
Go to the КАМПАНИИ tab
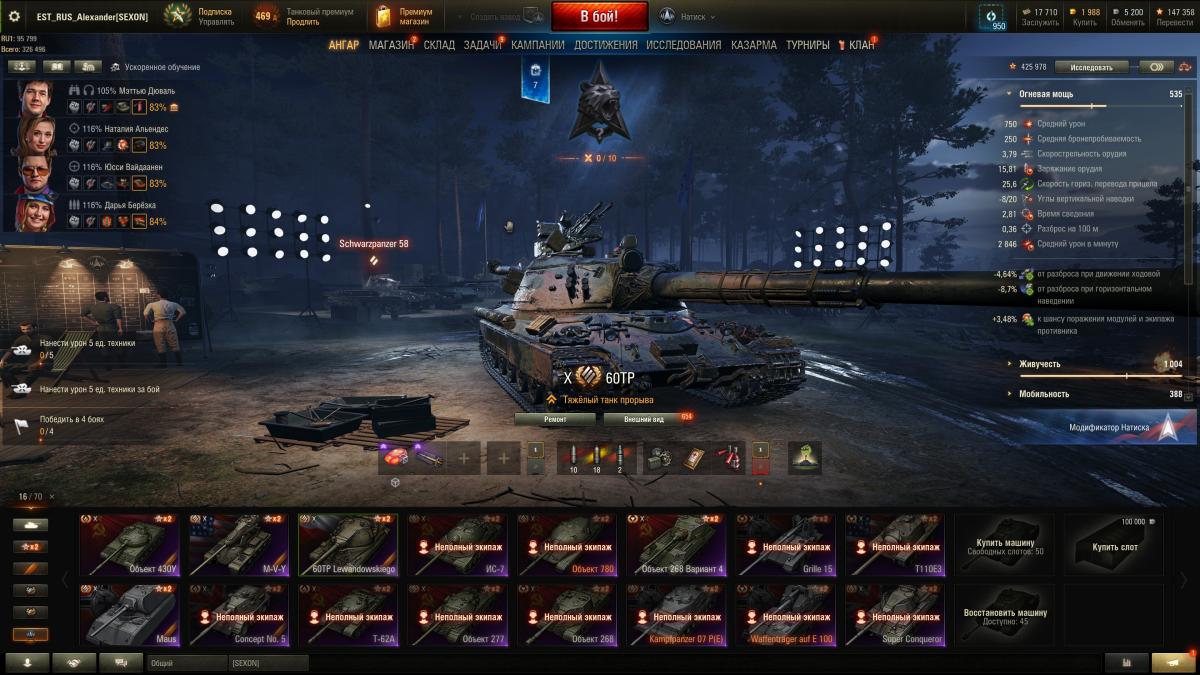tap(537, 45)
